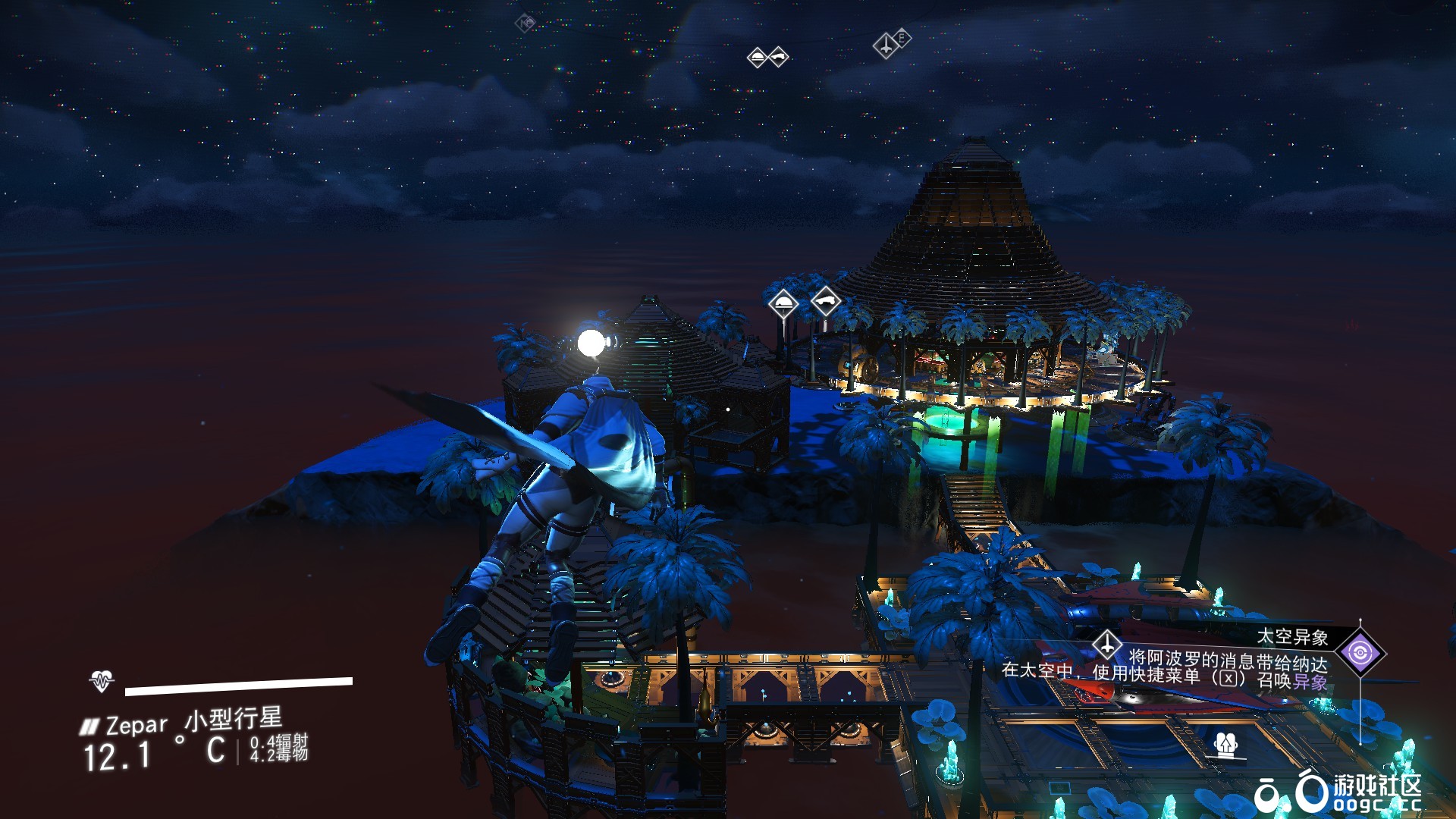Screen dimensions: 1456x819
Task: Select the base dome marker on the compass
Action: tap(757, 58)
